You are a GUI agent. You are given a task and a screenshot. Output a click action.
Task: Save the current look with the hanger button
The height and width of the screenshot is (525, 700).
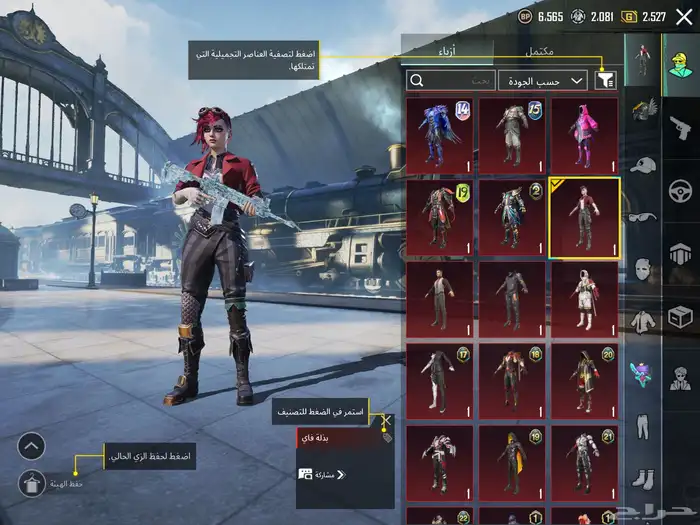pos(32,483)
